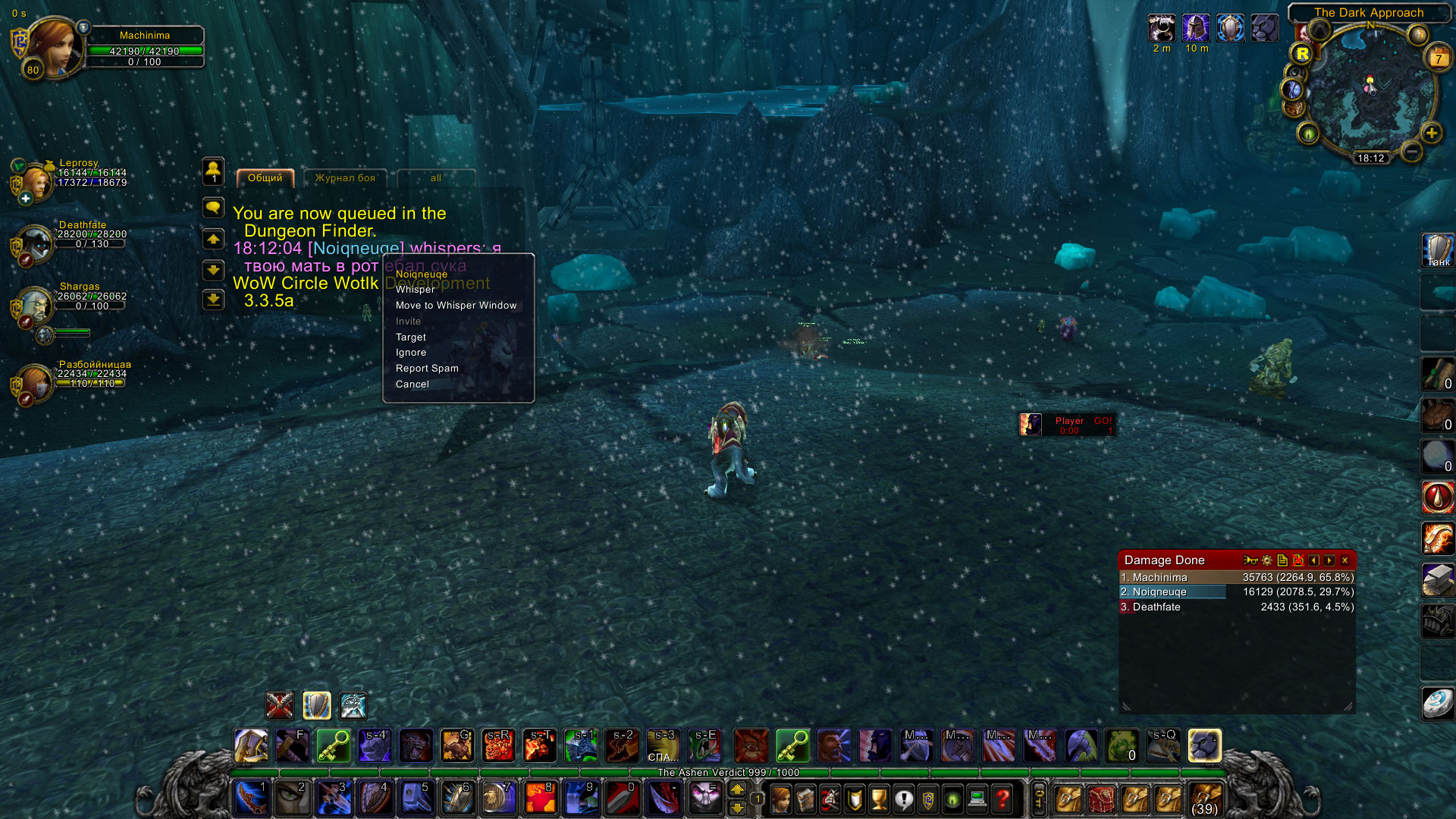Image resolution: width=1456 pixels, height=819 pixels.
Task: Select the 'all' chat tab
Action: tap(436, 178)
